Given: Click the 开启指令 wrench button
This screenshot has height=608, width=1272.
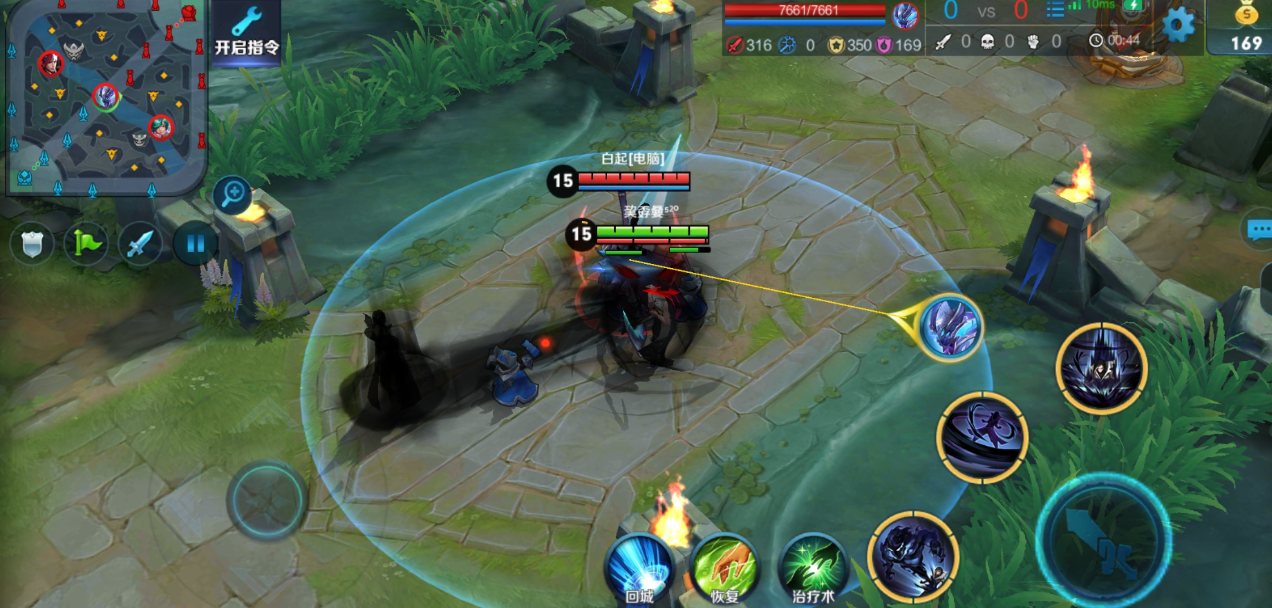Looking at the screenshot, I should point(245,32).
